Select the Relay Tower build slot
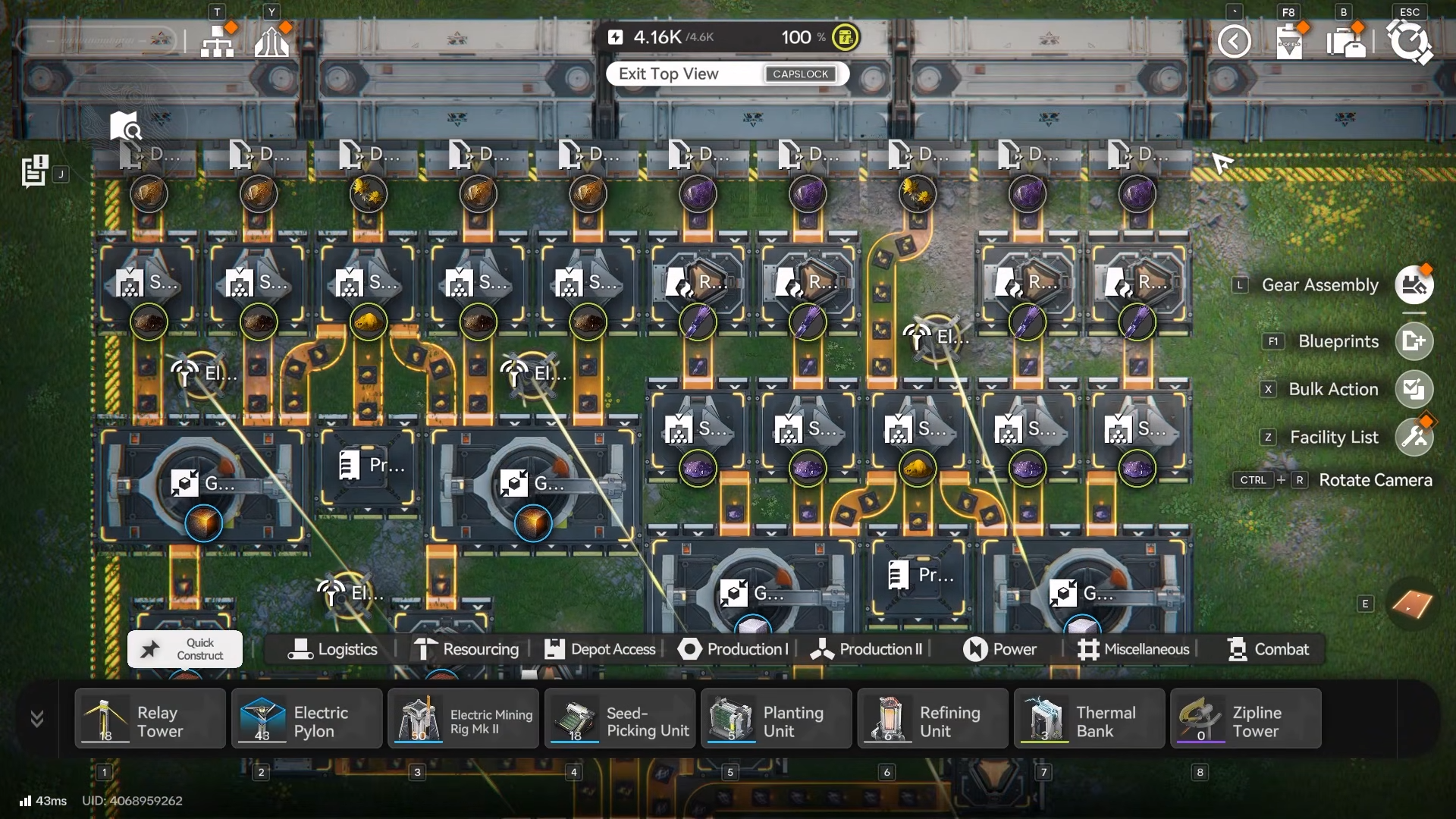 [150, 719]
